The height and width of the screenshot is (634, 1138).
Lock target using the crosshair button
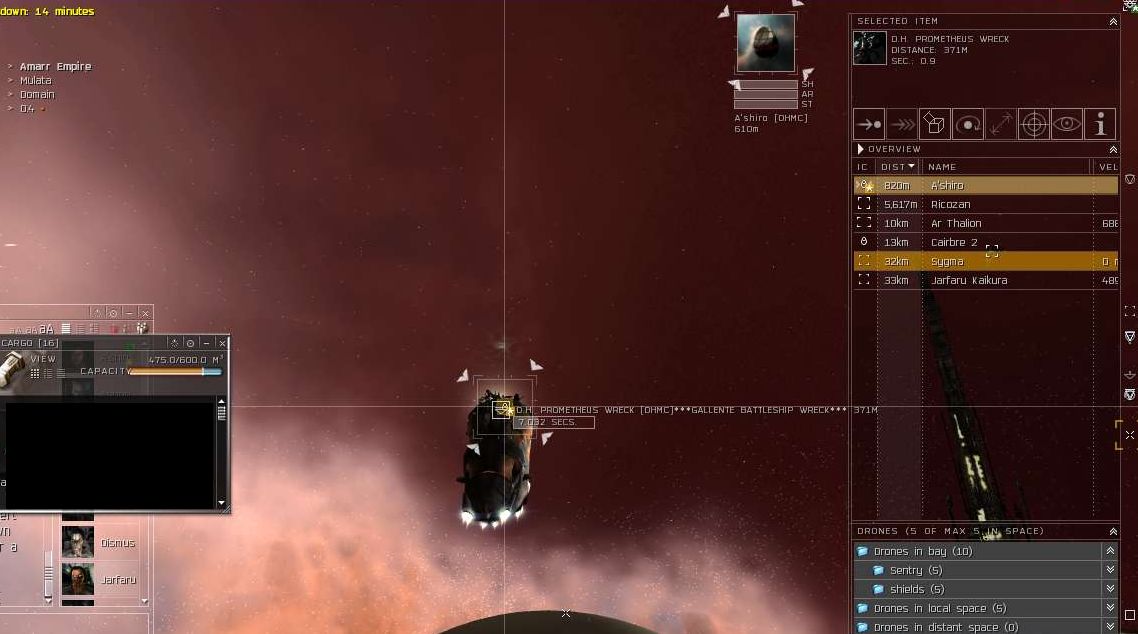[x=1034, y=124]
